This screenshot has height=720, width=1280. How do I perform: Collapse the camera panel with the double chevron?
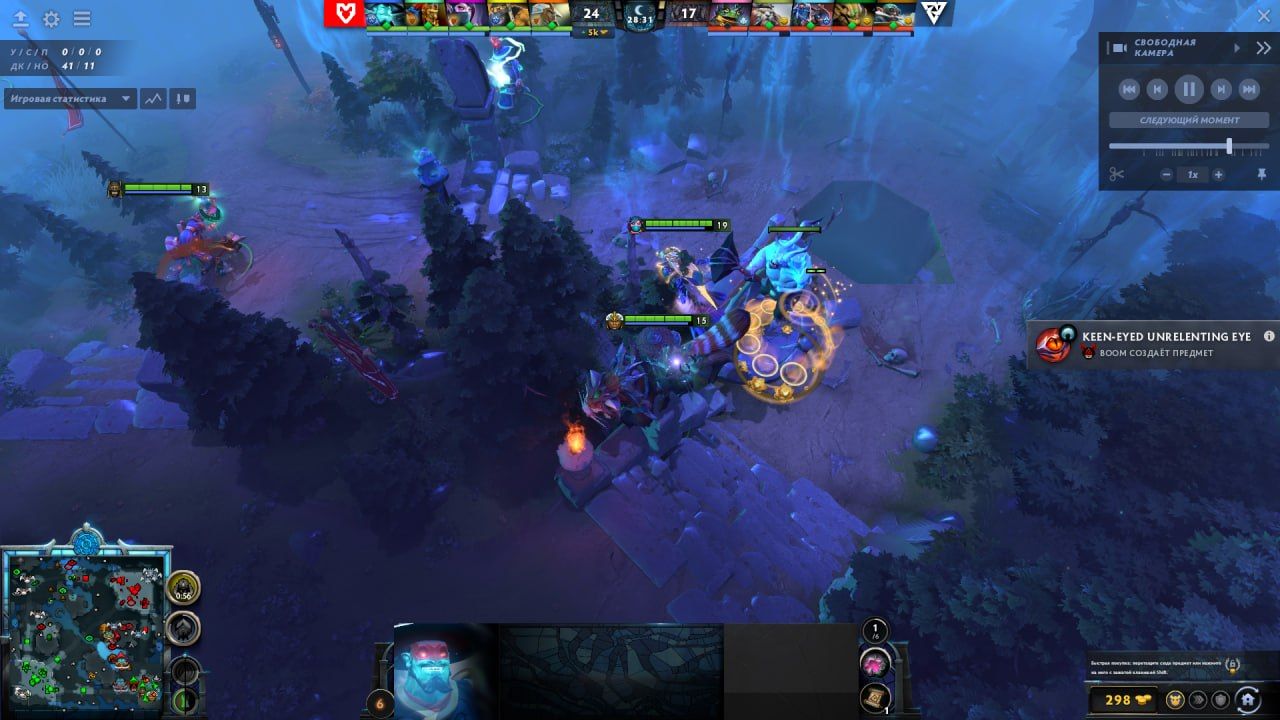click(x=1264, y=47)
